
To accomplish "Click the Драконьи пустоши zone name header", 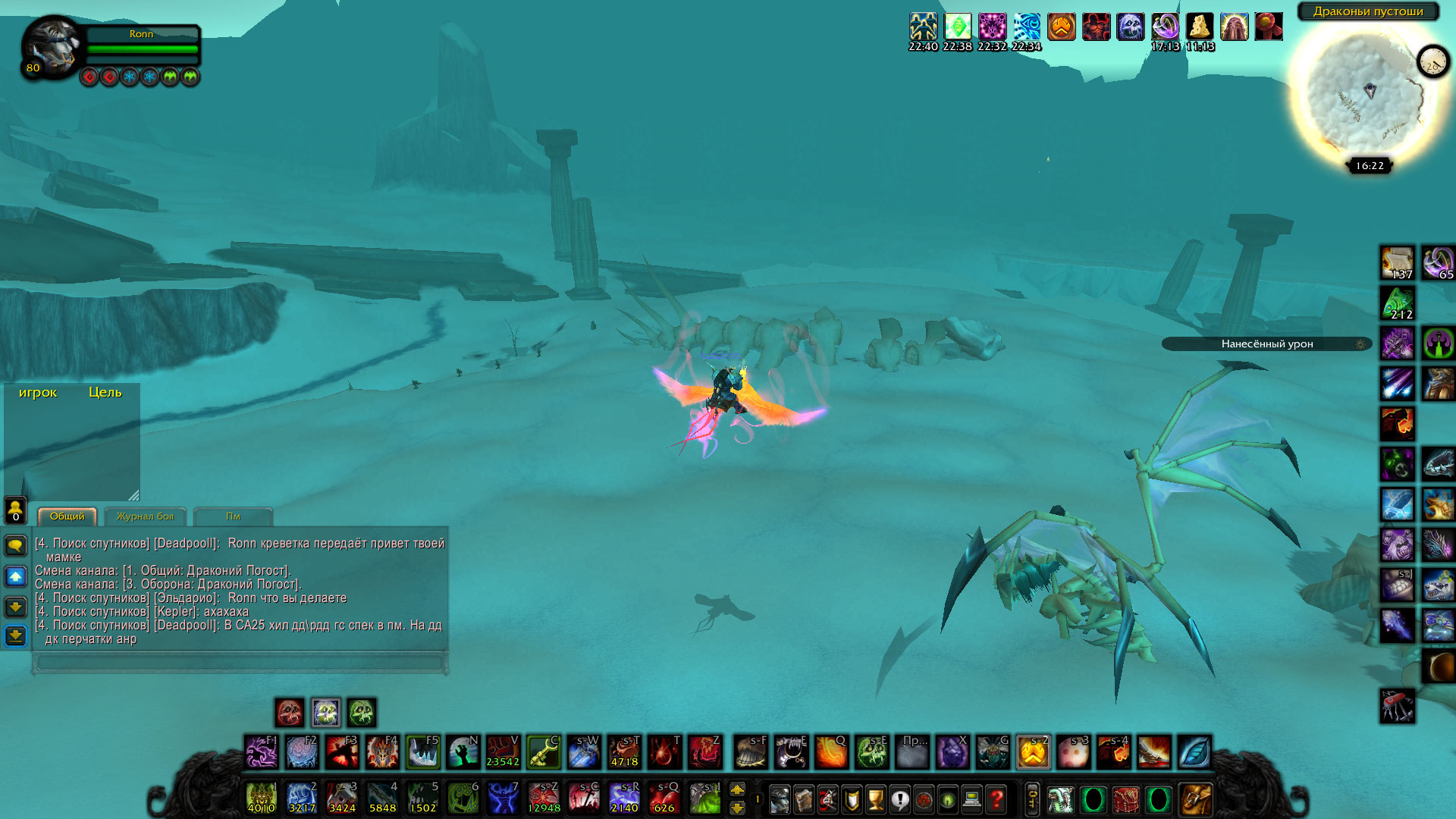I will pos(1368,11).
